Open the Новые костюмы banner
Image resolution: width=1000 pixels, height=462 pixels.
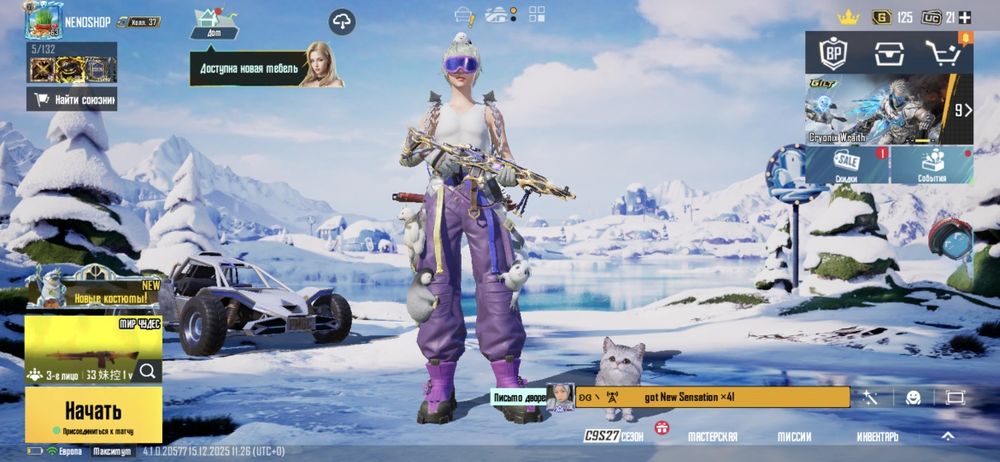[x=95, y=294]
